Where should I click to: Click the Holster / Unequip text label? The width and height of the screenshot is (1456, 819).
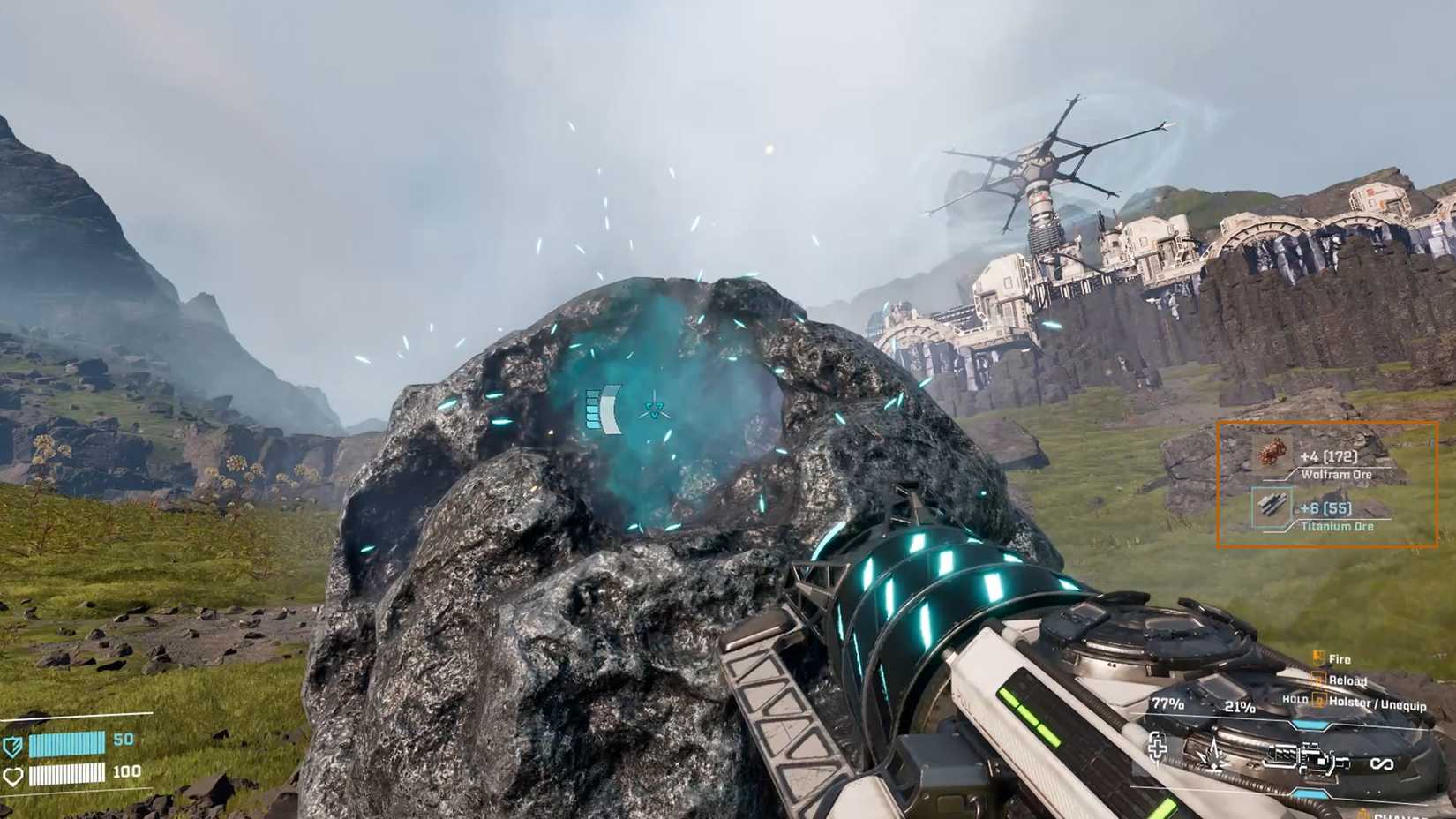click(x=1377, y=704)
